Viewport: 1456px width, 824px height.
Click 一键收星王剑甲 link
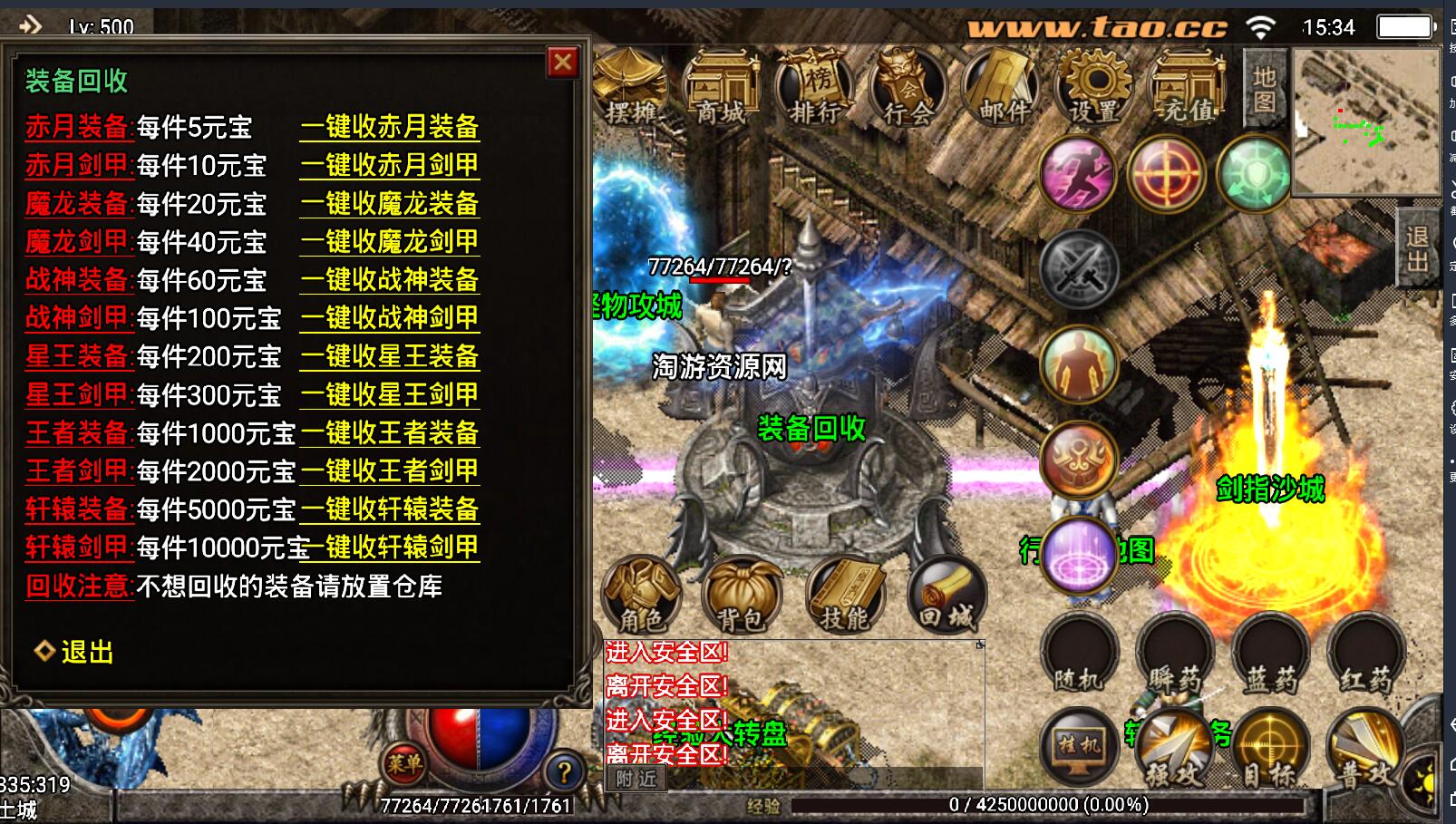(390, 395)
